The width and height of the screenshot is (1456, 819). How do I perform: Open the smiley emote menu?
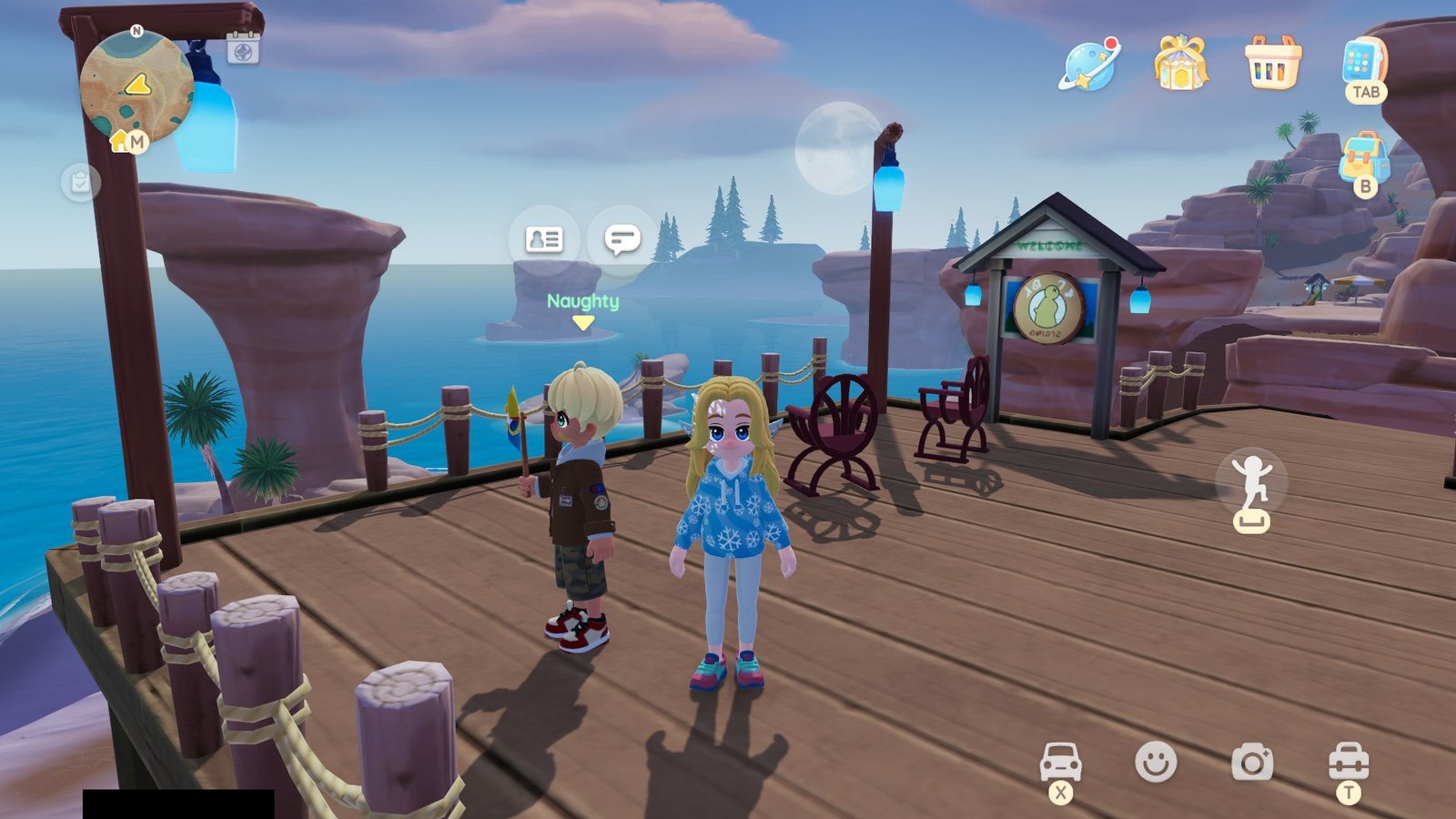pos(1156,762)
